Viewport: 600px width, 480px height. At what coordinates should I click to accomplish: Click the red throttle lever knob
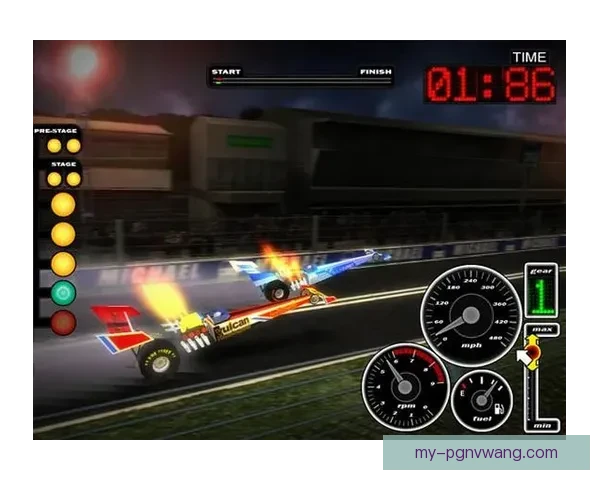[x=532, y=351]
